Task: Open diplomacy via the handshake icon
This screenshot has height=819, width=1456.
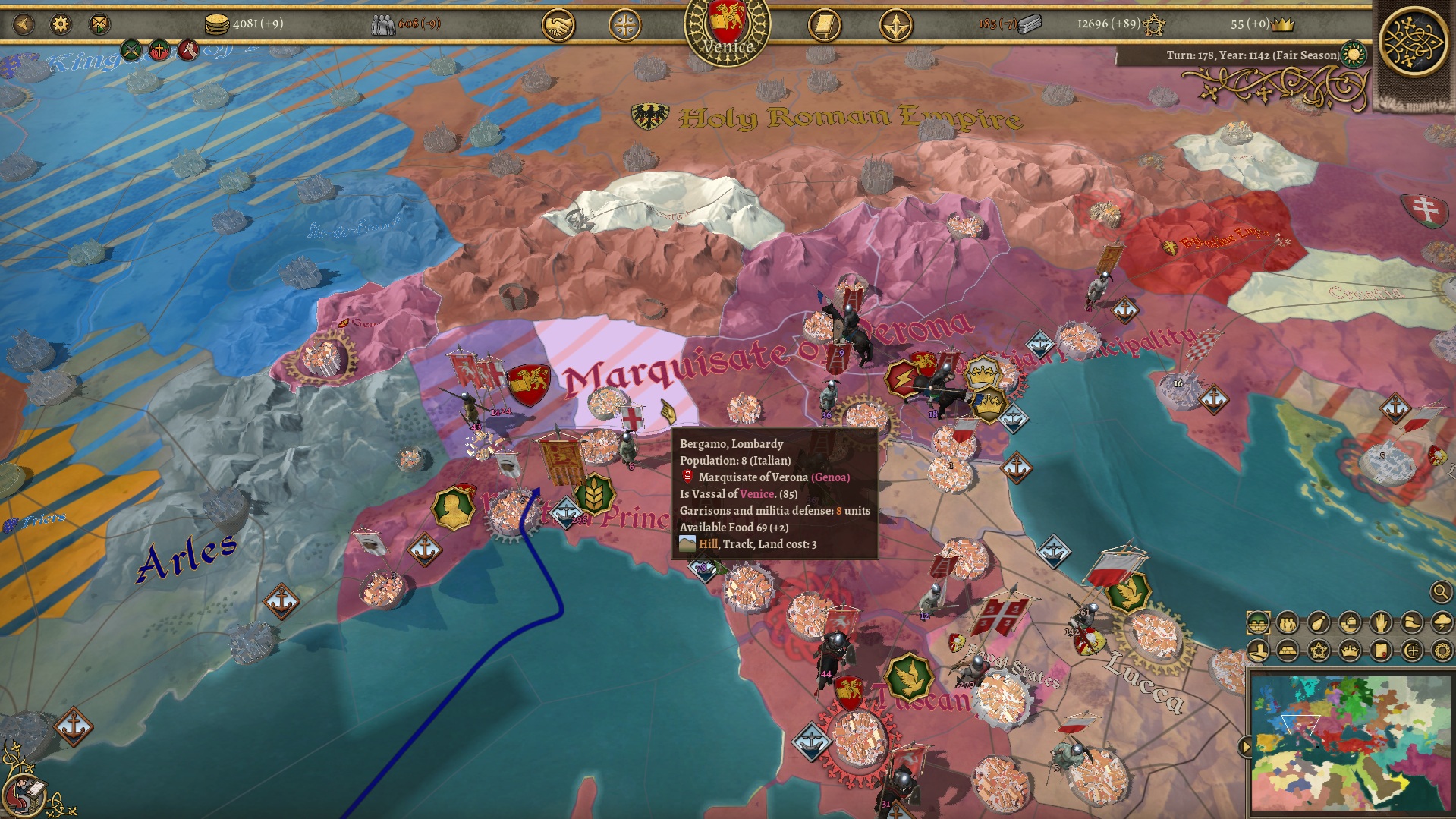Action: [558, 23]
